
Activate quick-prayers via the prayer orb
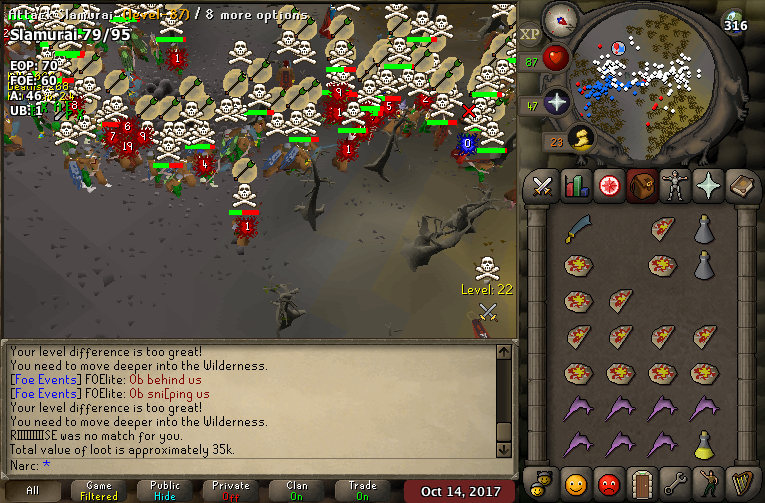coord(557,101)
